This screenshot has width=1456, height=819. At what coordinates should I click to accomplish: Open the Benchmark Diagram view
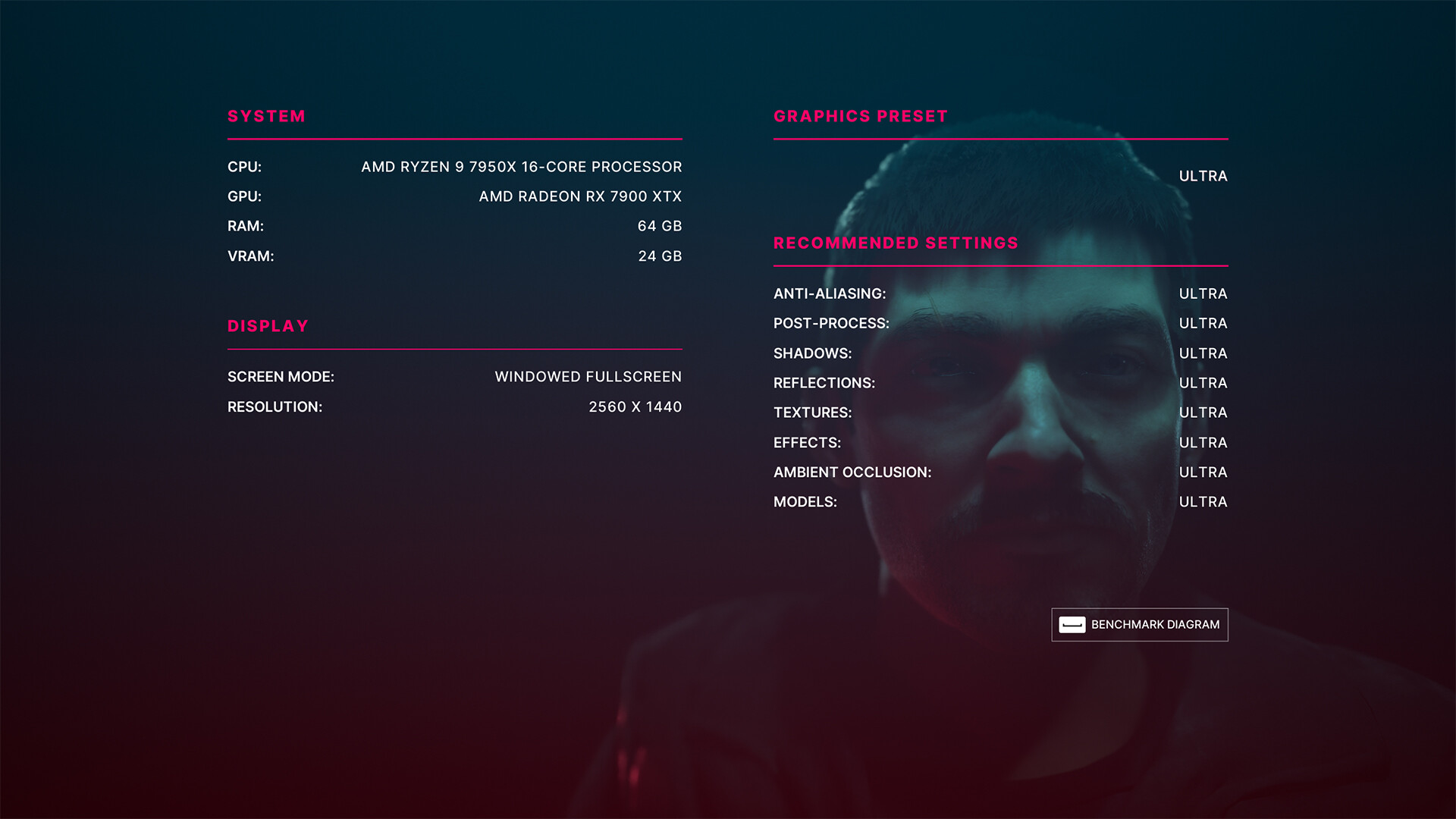click(1140, 625)
